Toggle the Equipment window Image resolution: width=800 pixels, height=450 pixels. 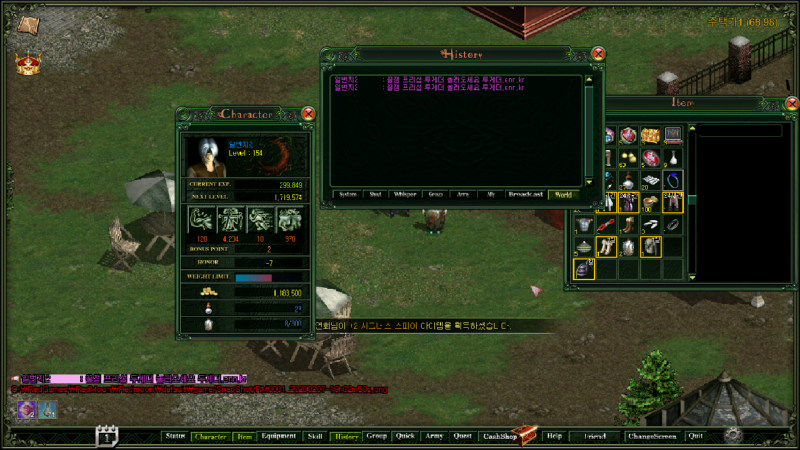click(x=278, y=436)
